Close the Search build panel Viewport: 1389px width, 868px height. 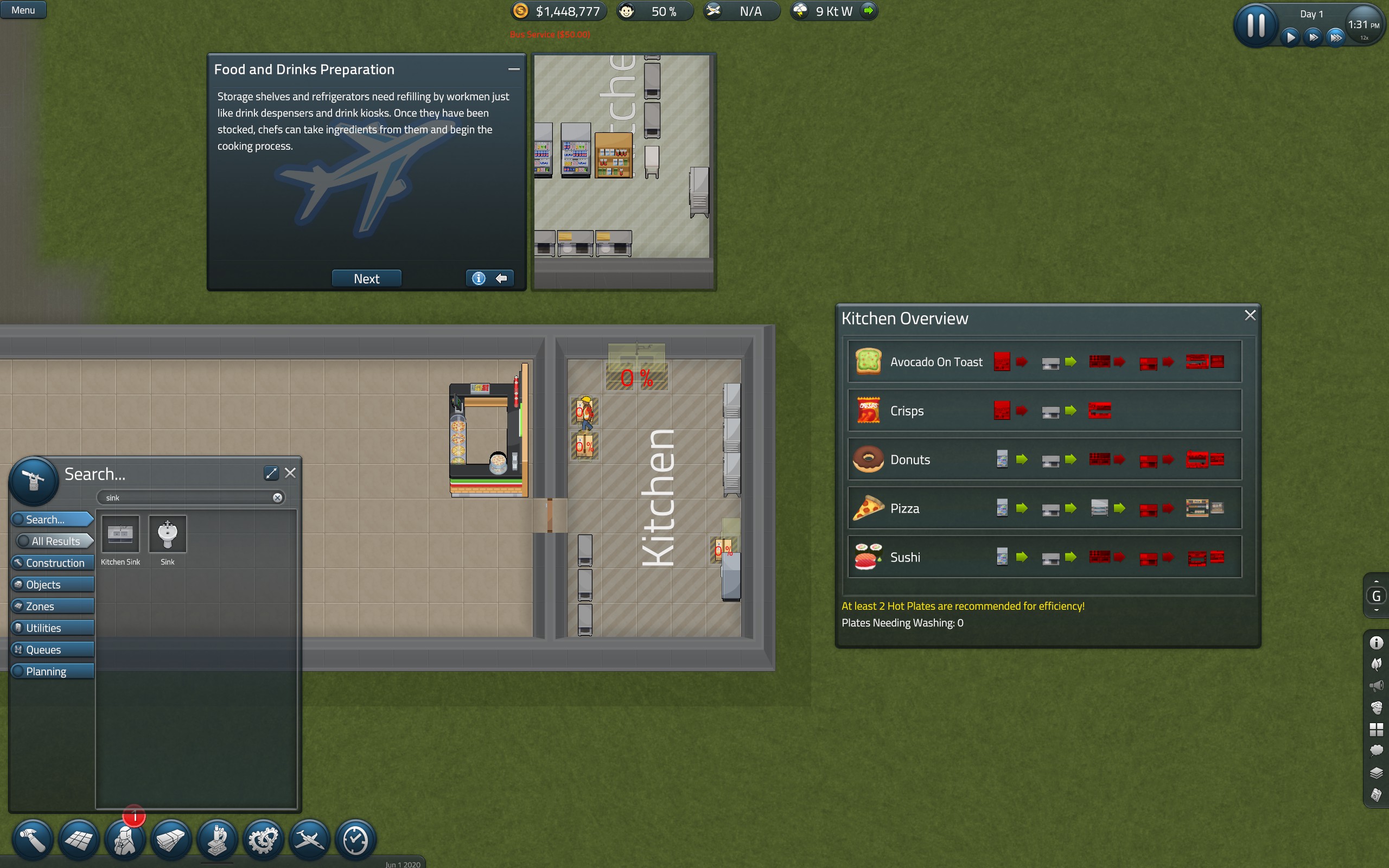[x=290, y=473]
